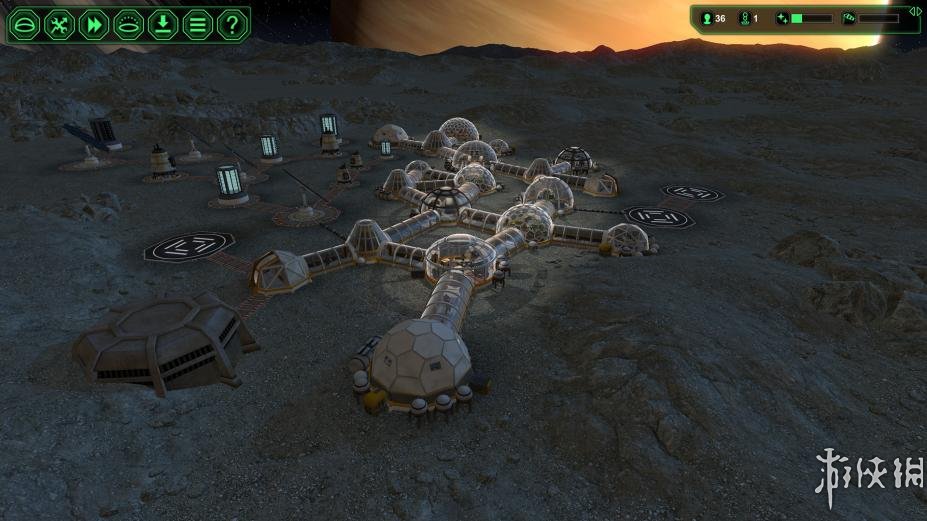Open the three-line main menu
The image size is (927, 521).
[198, 25]
